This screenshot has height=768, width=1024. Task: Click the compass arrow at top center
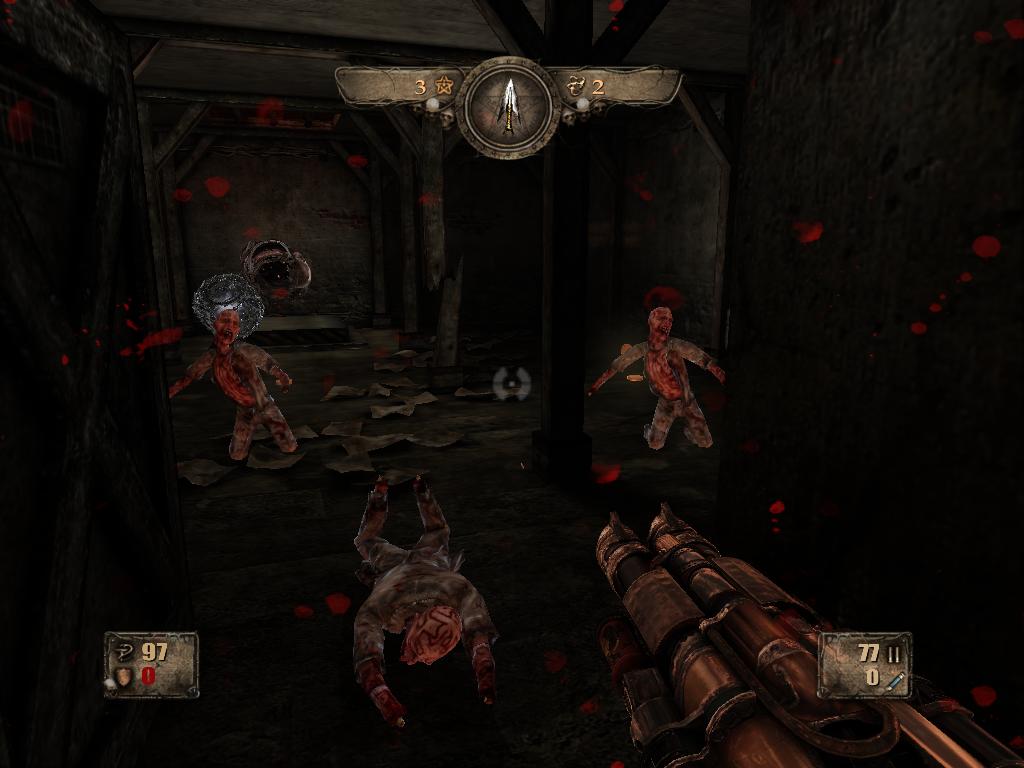click(x=511, y=104)
